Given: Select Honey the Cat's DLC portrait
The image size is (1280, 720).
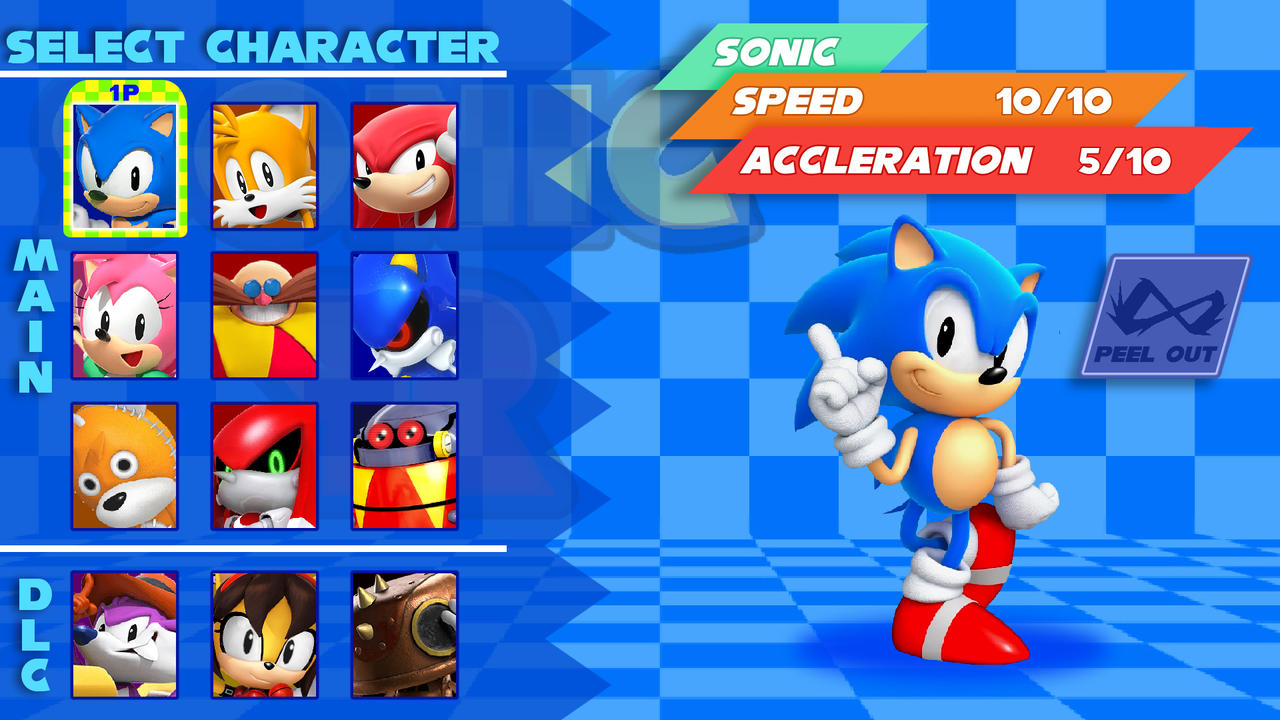Looking at the screenshot, I should (263, 635).
